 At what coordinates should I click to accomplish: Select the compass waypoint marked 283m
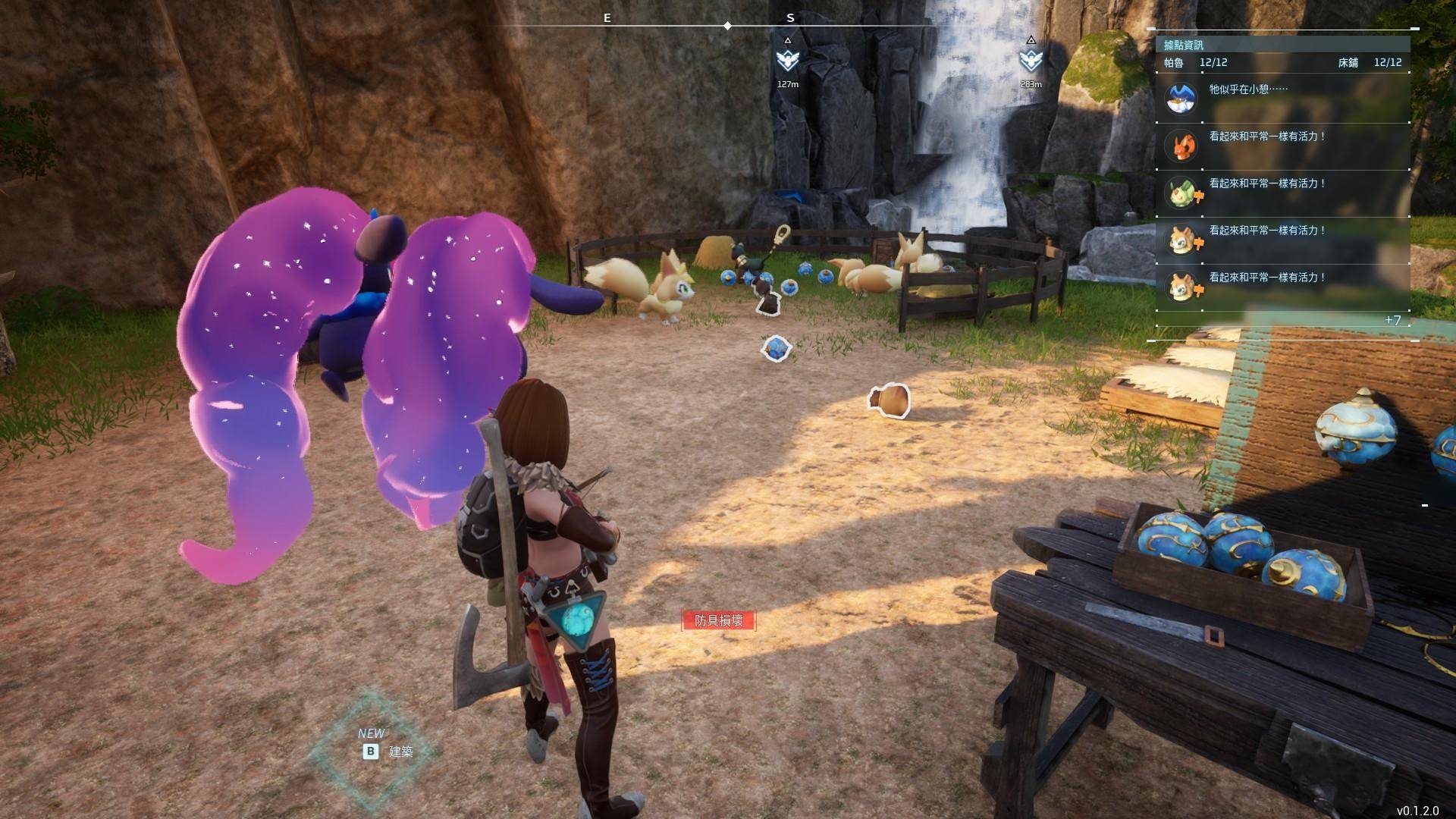1031,60
